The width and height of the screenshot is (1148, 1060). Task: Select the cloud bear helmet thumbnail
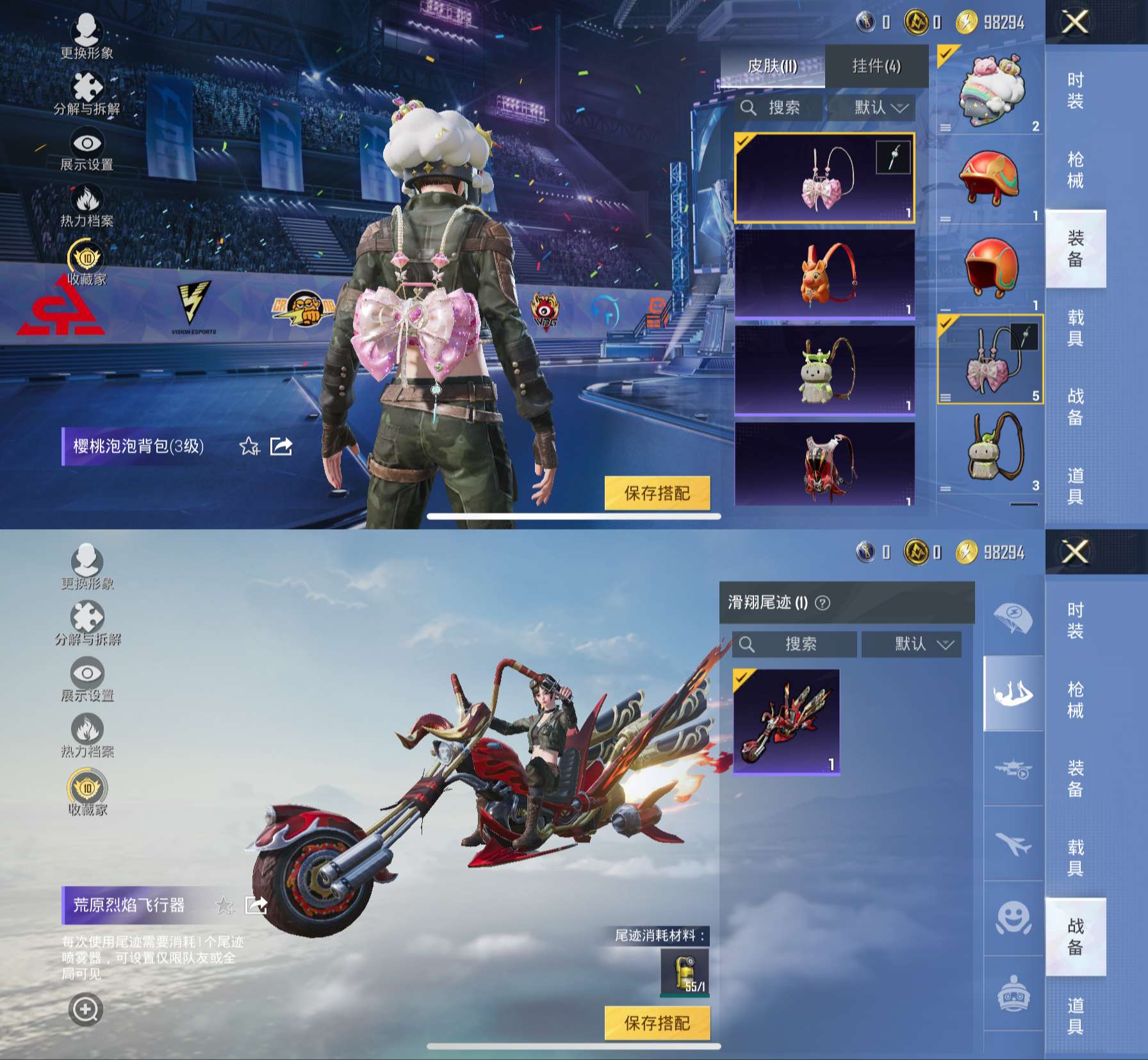pyautogui.click(x=990, y=90)
